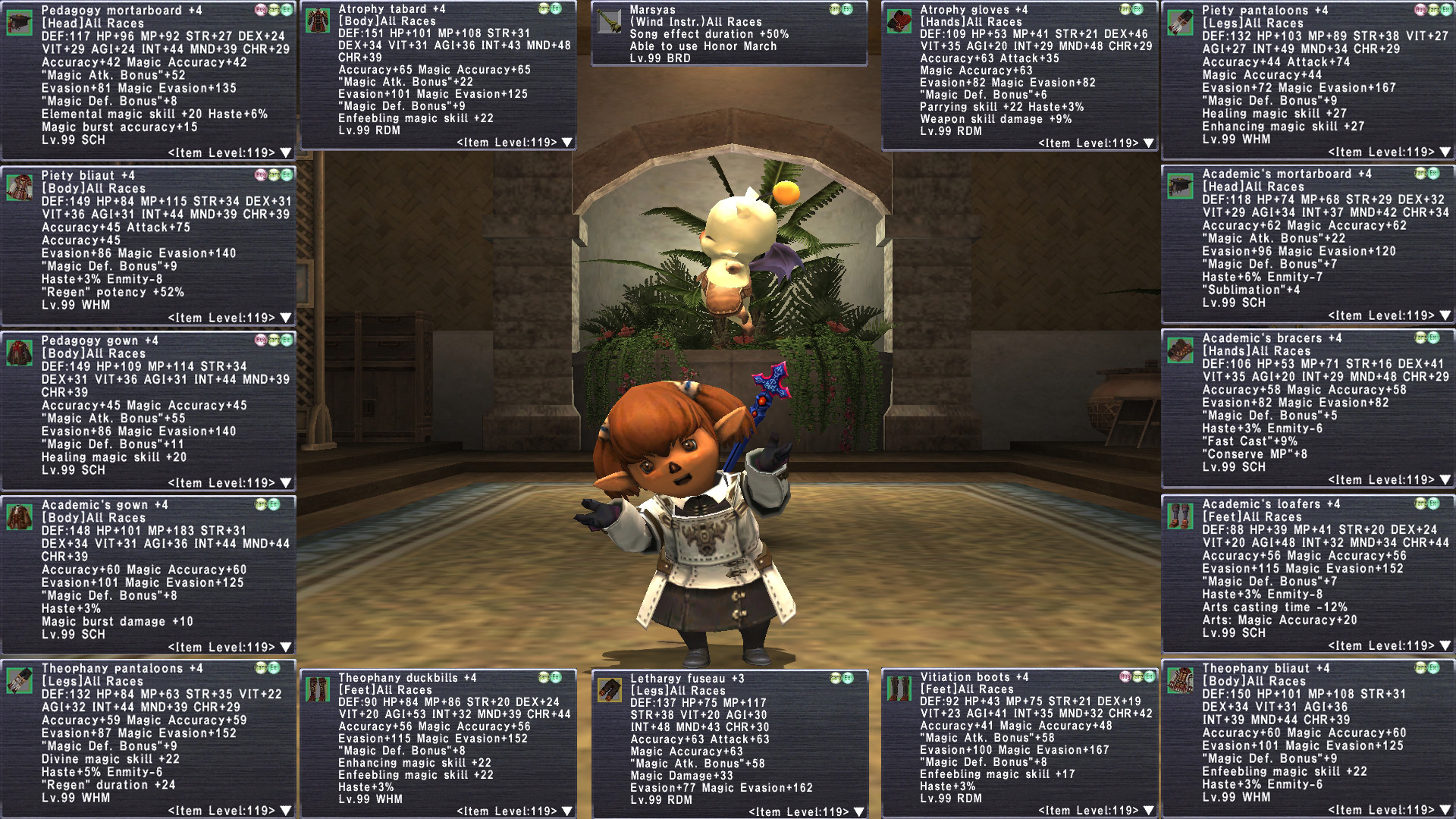
Task: Click the Academic's gown +4 icon
Action: (x=20, y=516)
